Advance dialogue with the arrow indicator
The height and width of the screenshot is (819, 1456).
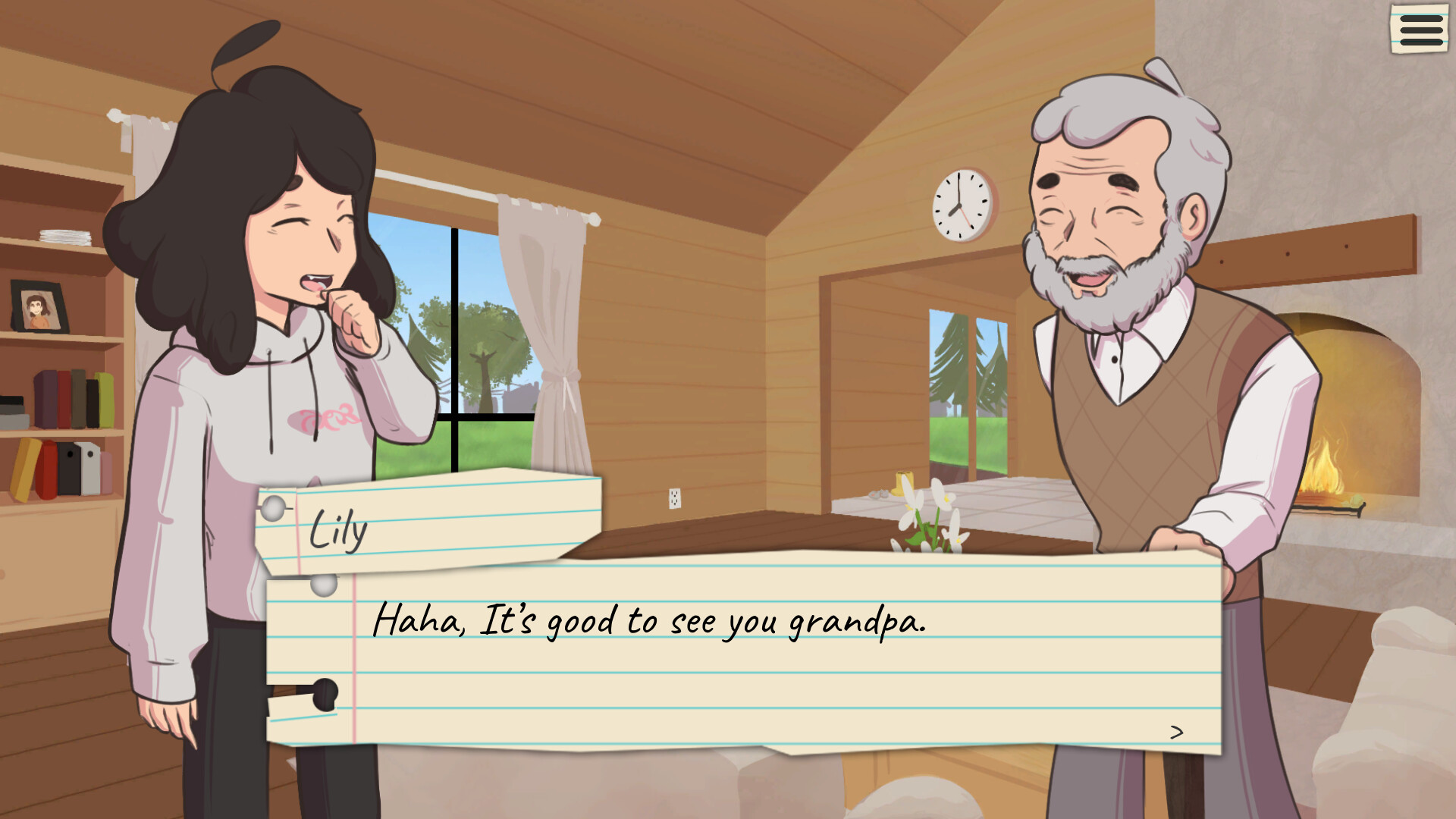coord(1176,732)
